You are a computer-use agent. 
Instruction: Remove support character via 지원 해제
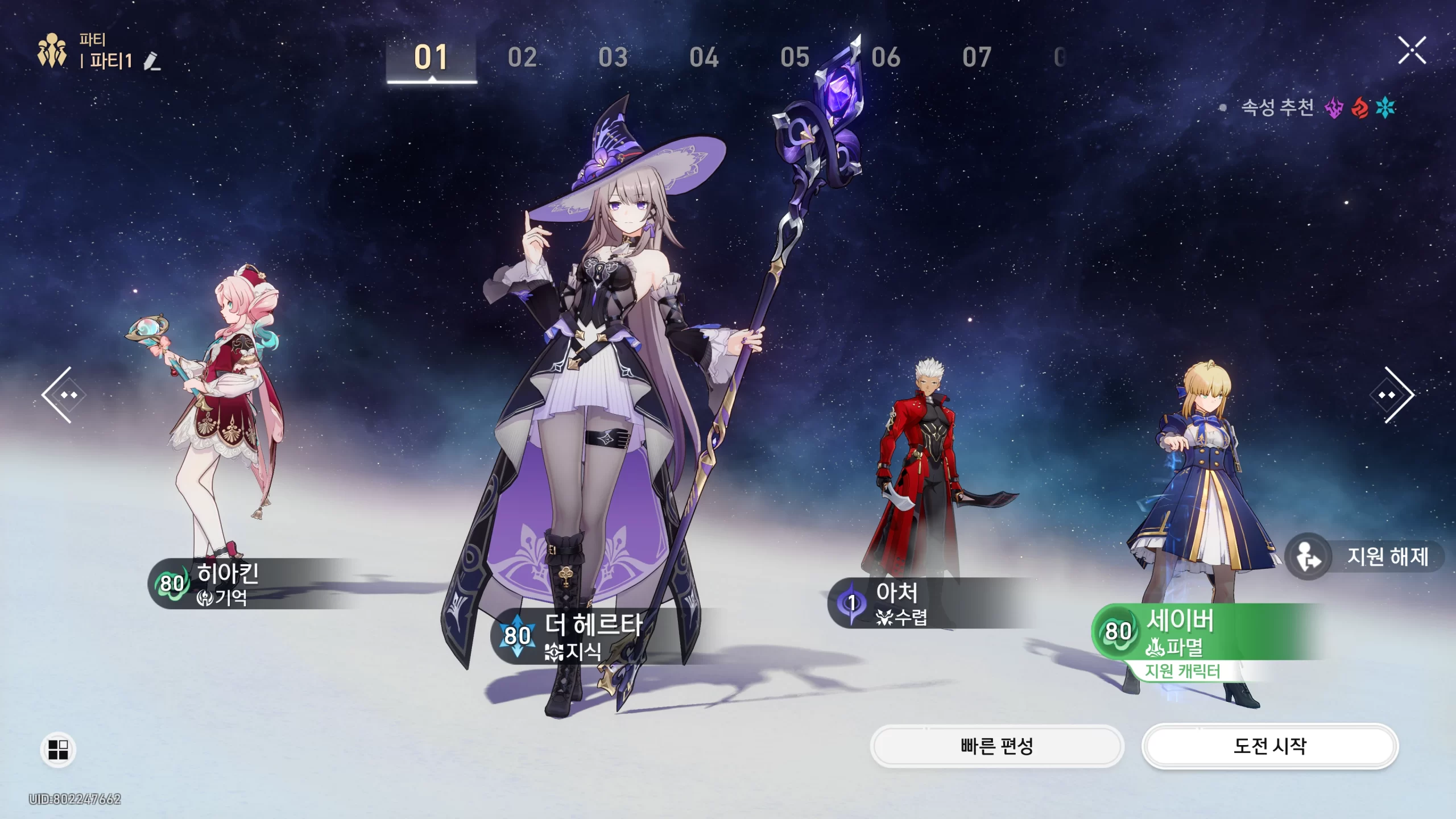coord(1365,556)
